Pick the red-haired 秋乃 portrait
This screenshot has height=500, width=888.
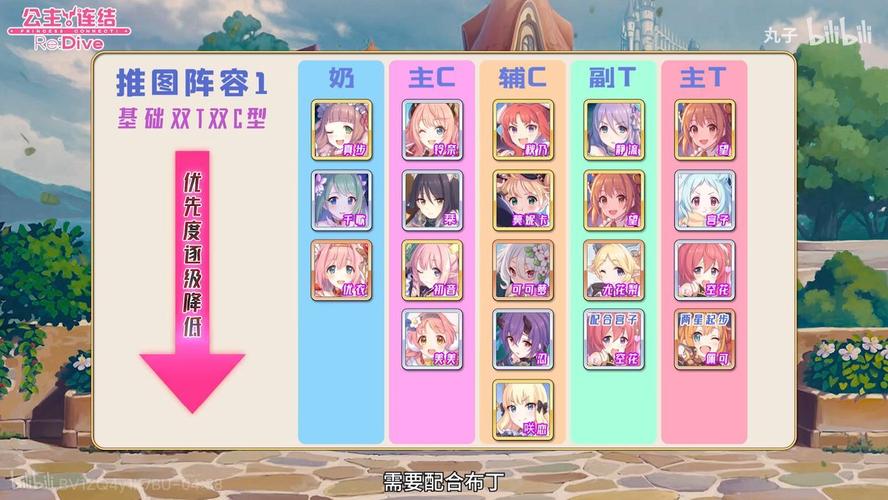click(523, 130)
